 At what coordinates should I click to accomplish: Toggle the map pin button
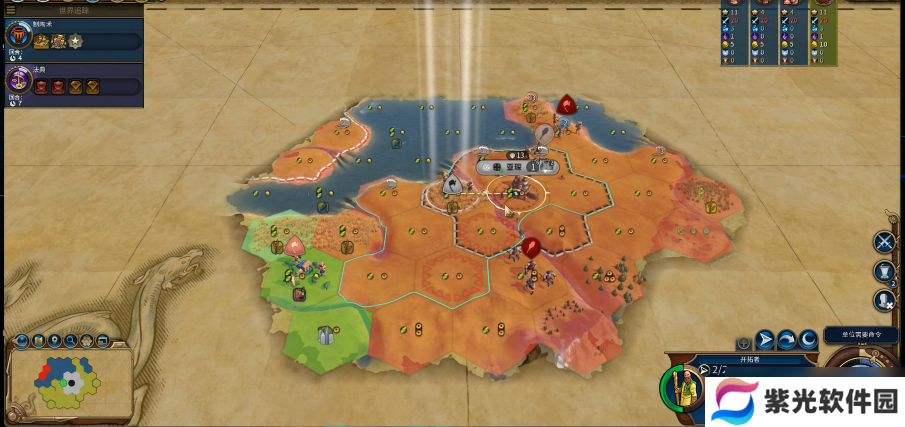[x=55, y=342]
